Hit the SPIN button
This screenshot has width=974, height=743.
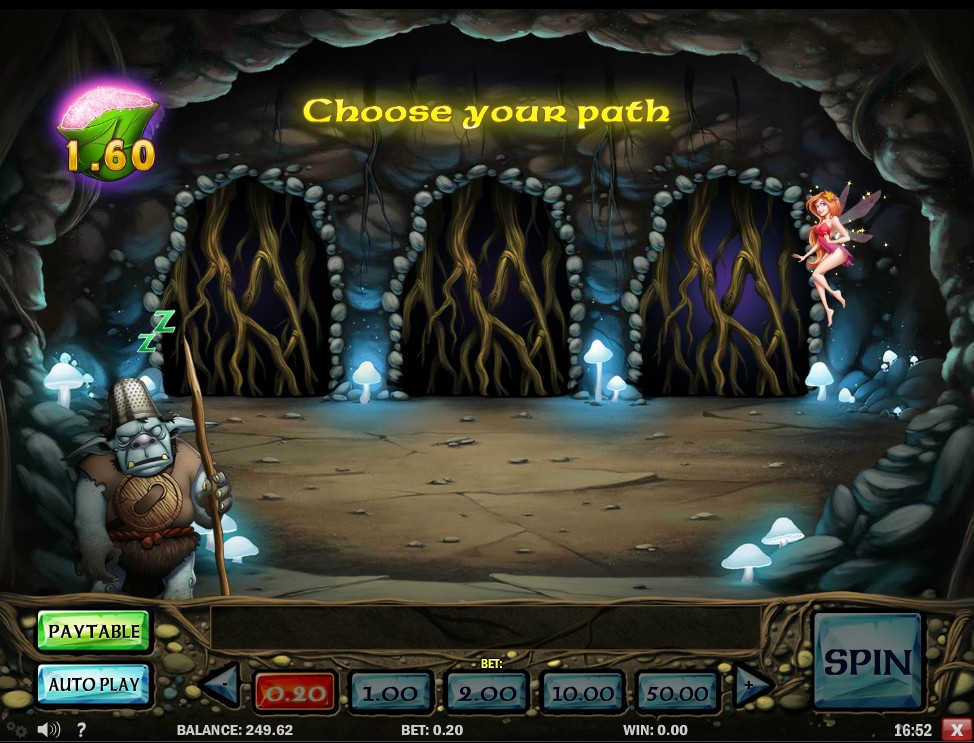click(x=867, y=662)
